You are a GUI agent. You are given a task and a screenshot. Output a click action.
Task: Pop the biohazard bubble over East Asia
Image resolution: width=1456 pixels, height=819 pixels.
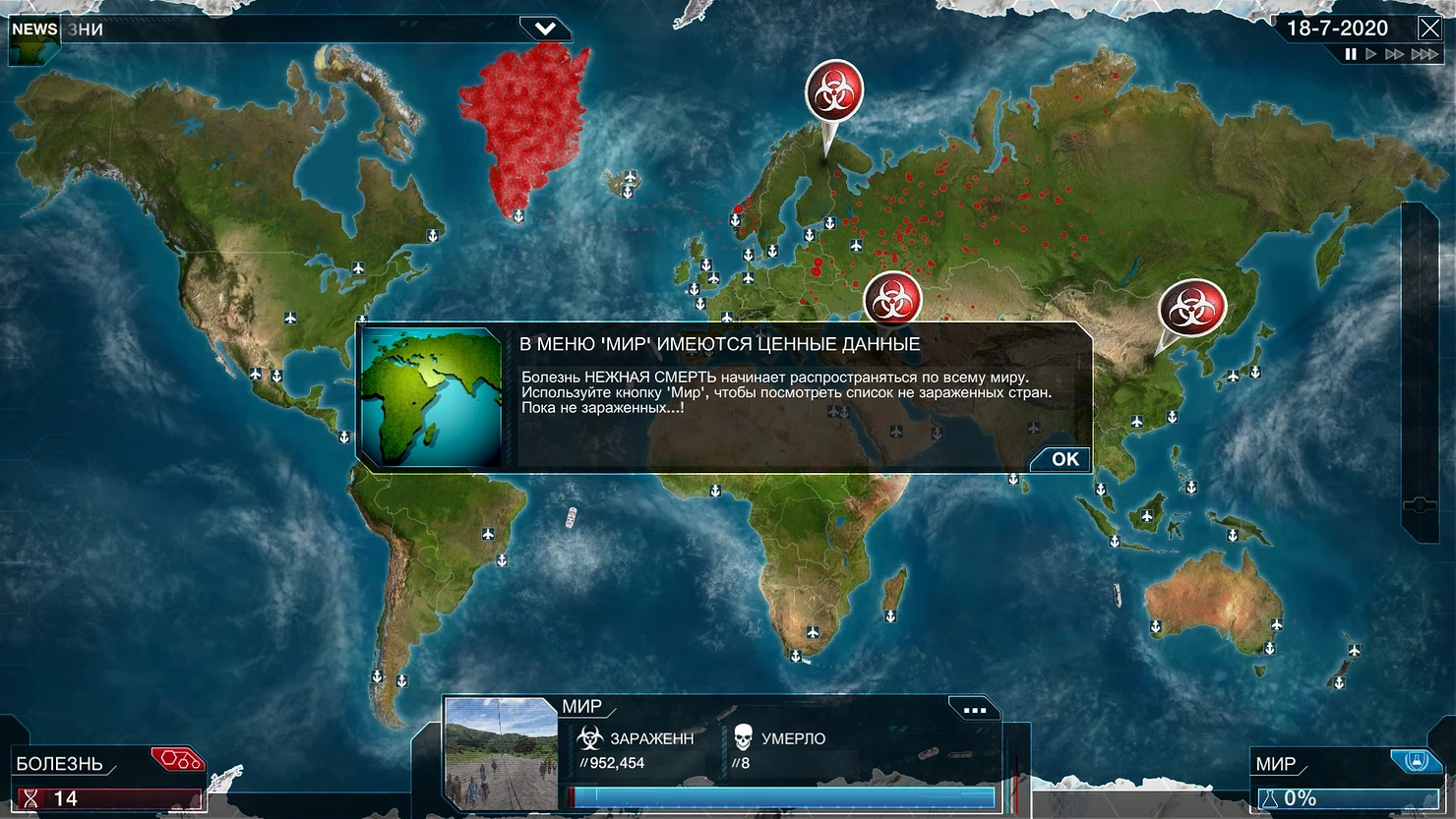point(1192,308)
